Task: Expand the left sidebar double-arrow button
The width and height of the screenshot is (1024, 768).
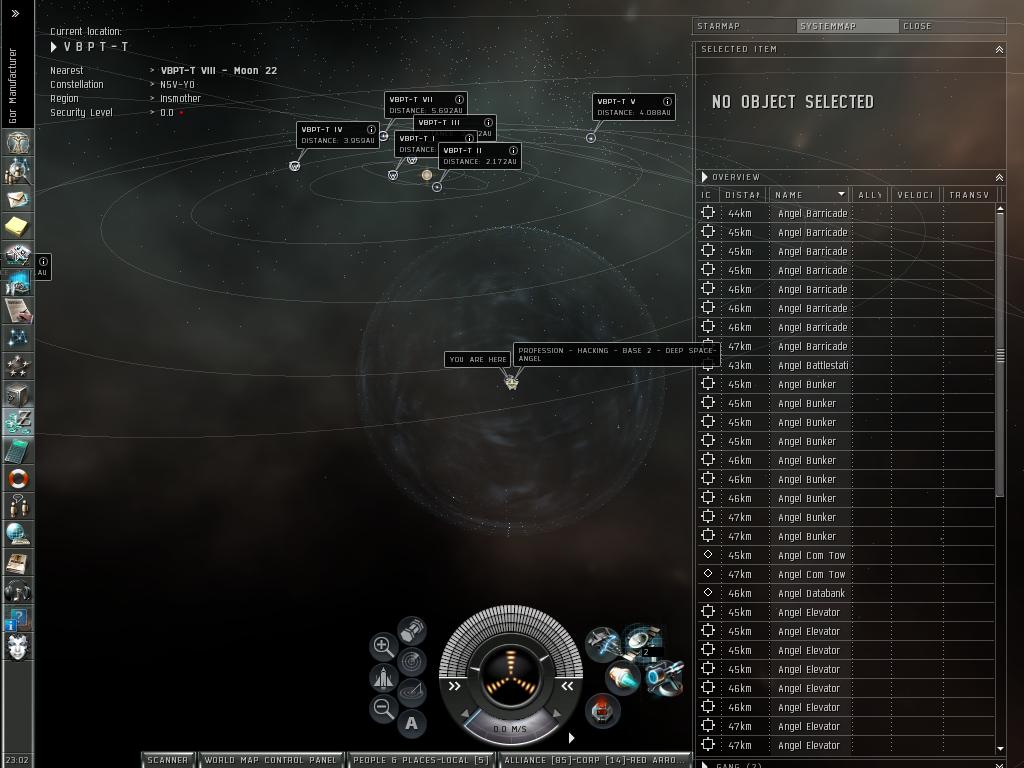Action: 15,14
